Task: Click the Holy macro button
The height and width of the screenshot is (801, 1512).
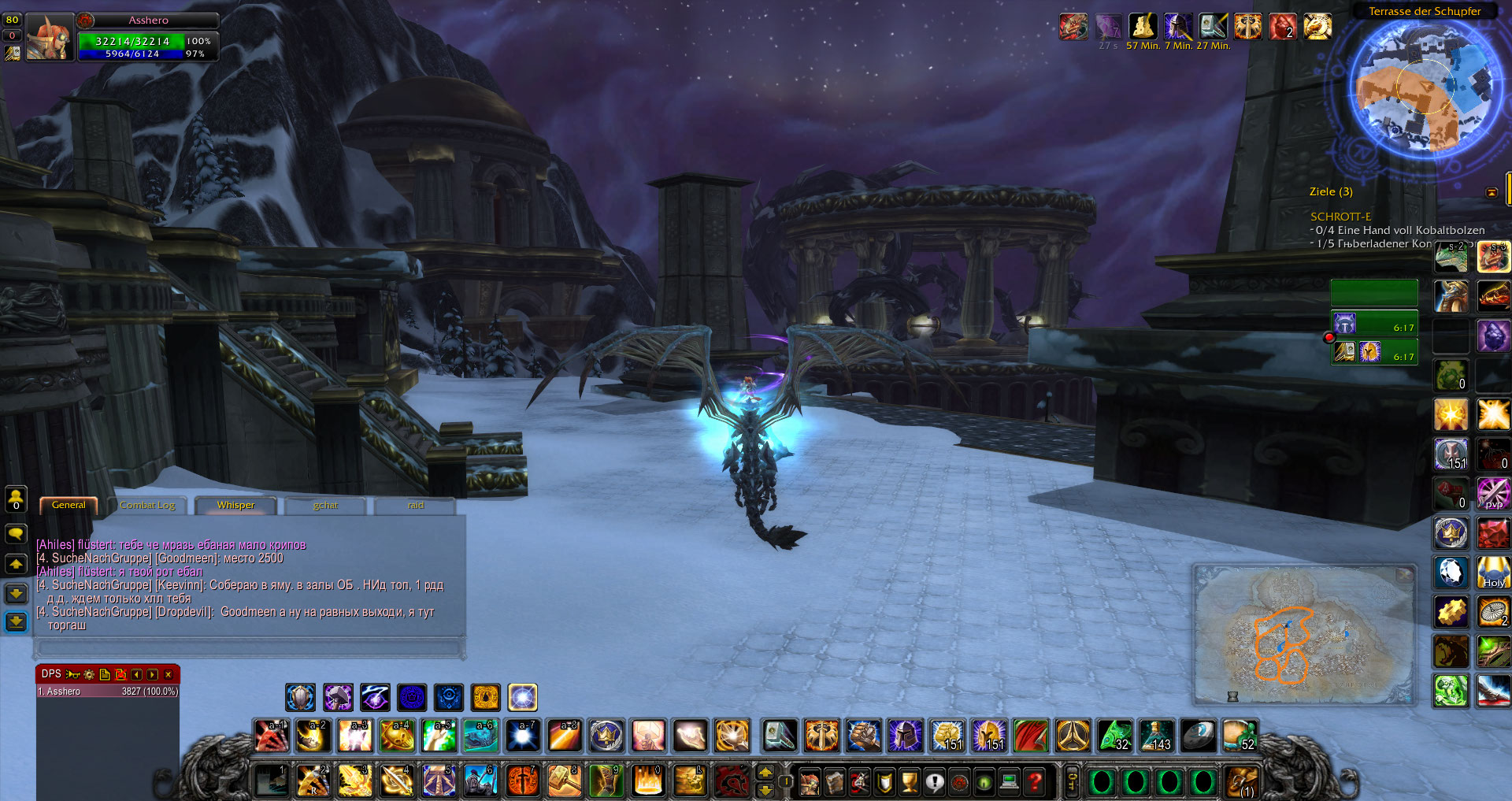Action: tap(1493, 573)
